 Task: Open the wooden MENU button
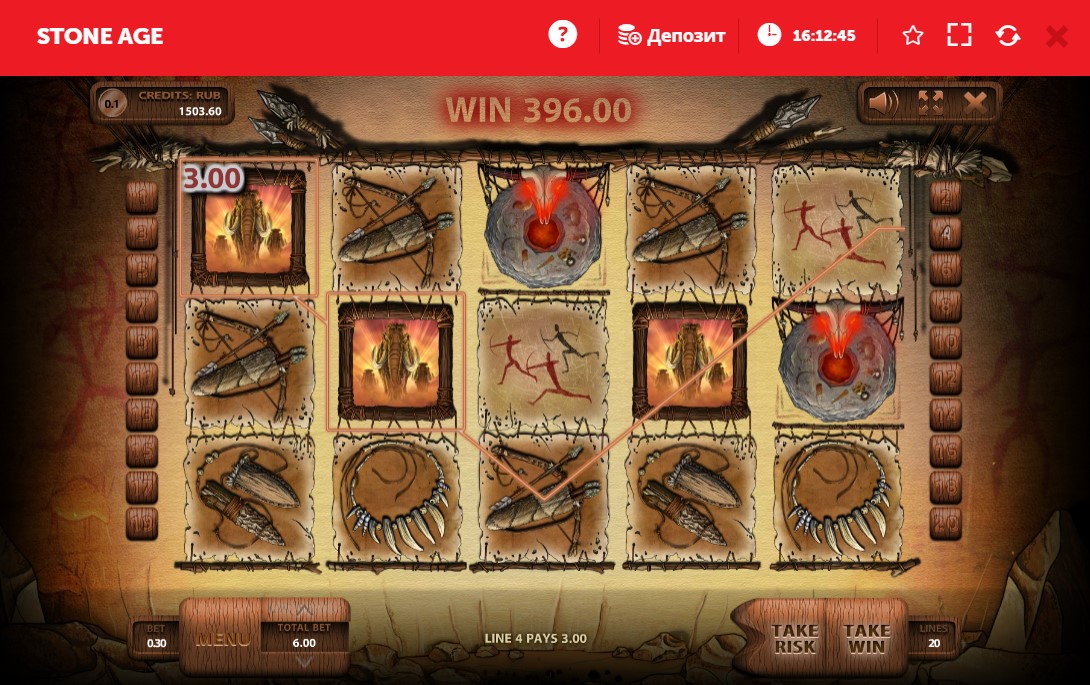[222, 637]
